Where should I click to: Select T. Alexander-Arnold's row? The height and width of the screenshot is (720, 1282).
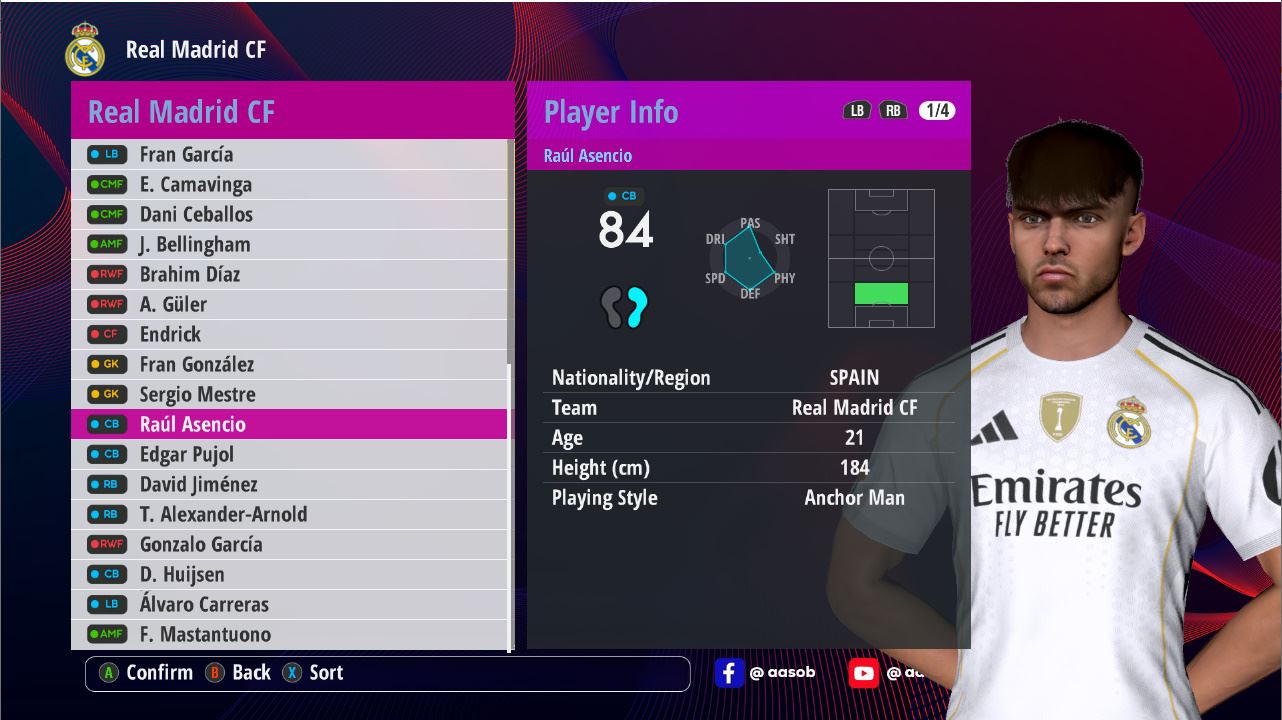tap(290, 514)
